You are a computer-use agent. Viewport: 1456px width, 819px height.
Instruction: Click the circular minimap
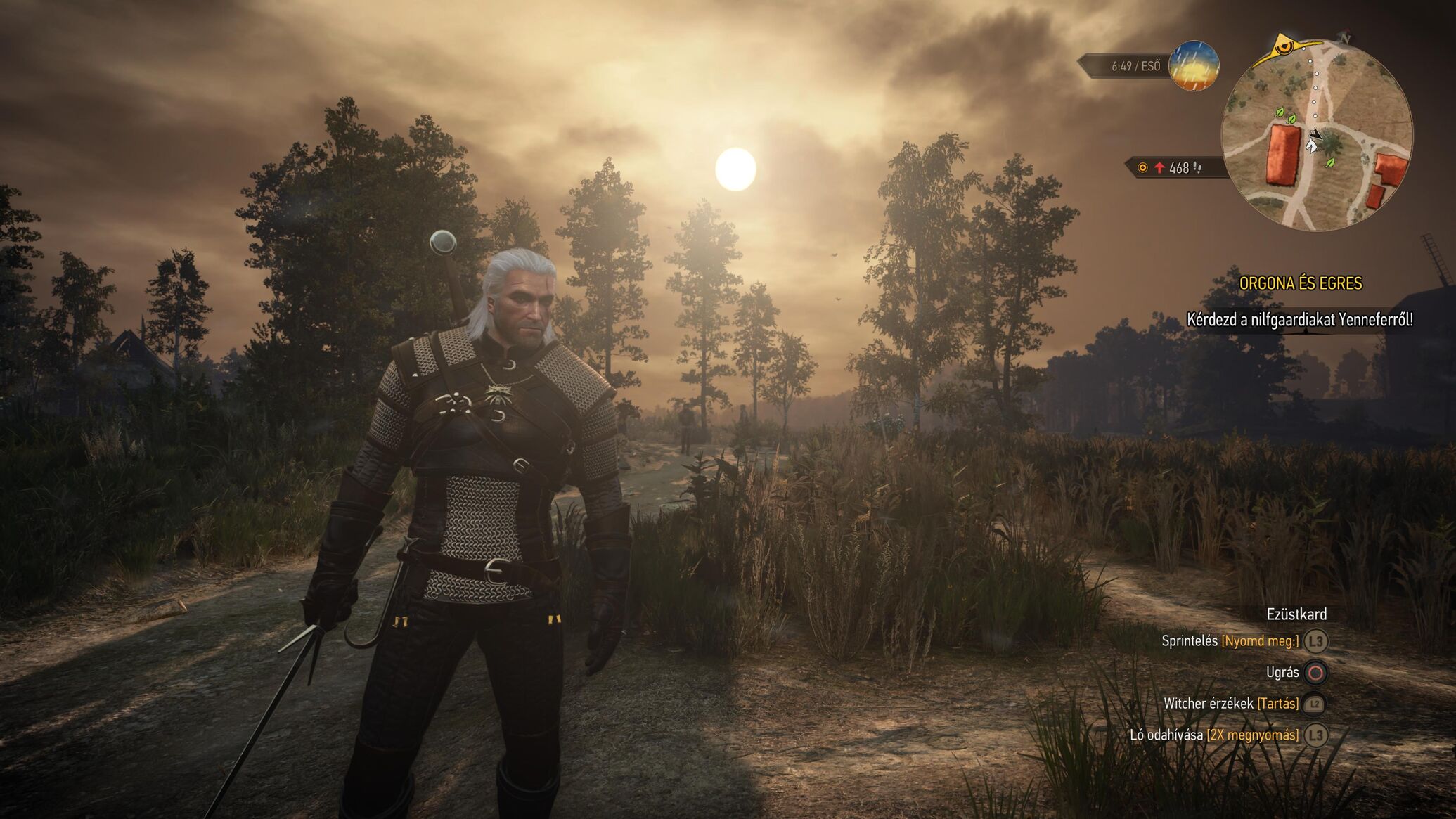click(x=1317, y=135)
